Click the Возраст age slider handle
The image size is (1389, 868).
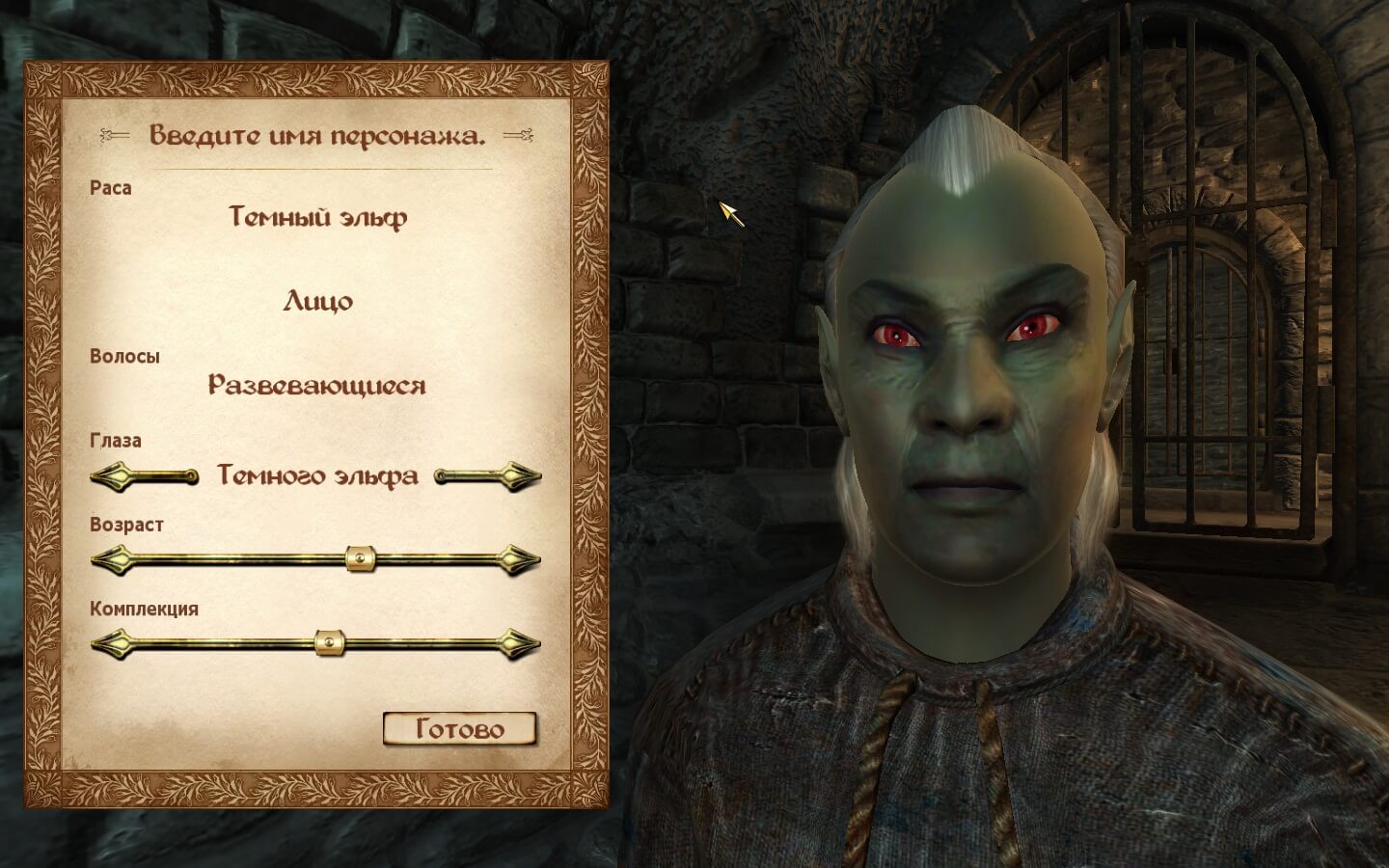click(x=360, y=558)
